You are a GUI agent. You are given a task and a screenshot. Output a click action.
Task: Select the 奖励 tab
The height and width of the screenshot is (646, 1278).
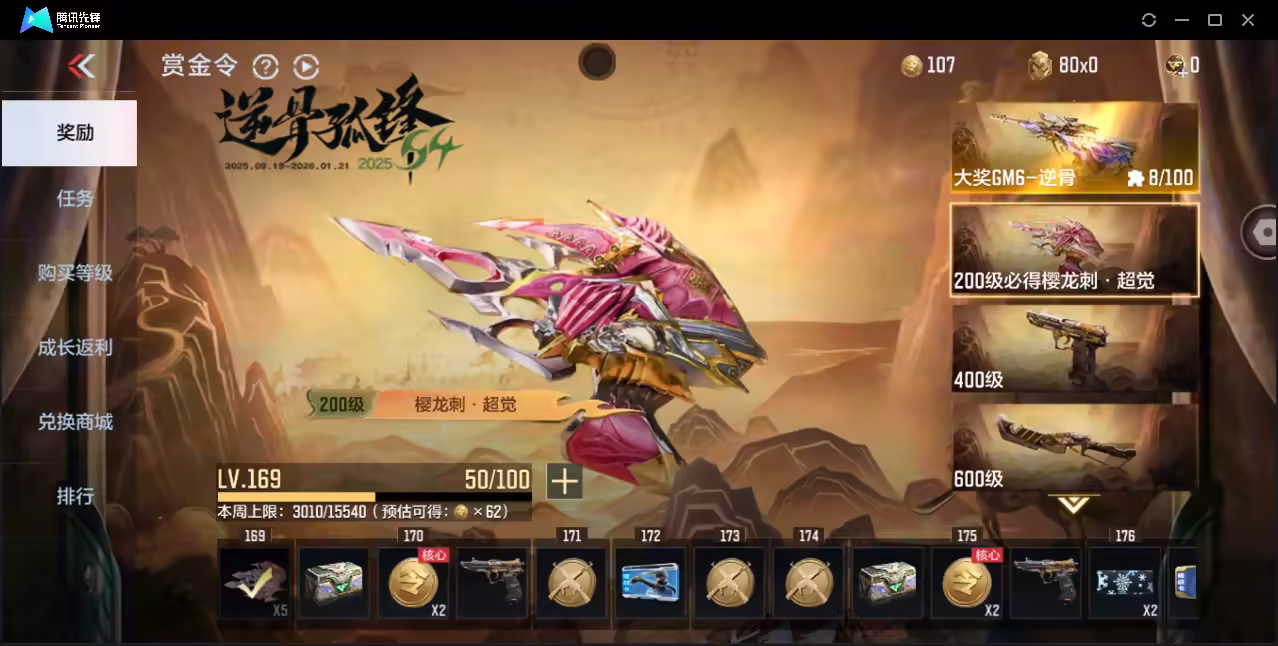pyautogui.click(x=70, y=132)
